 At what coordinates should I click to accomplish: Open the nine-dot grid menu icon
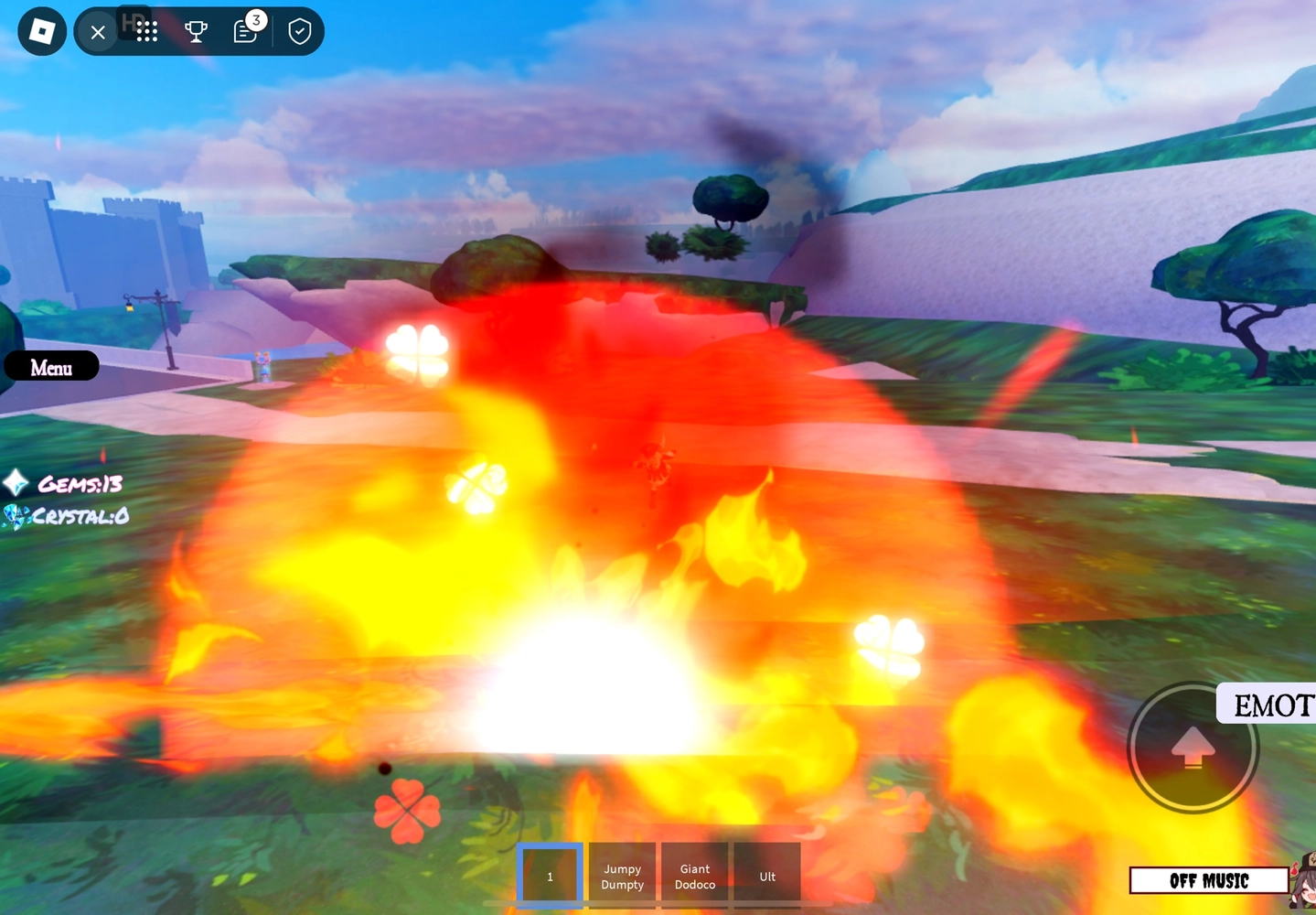[146, 30]
